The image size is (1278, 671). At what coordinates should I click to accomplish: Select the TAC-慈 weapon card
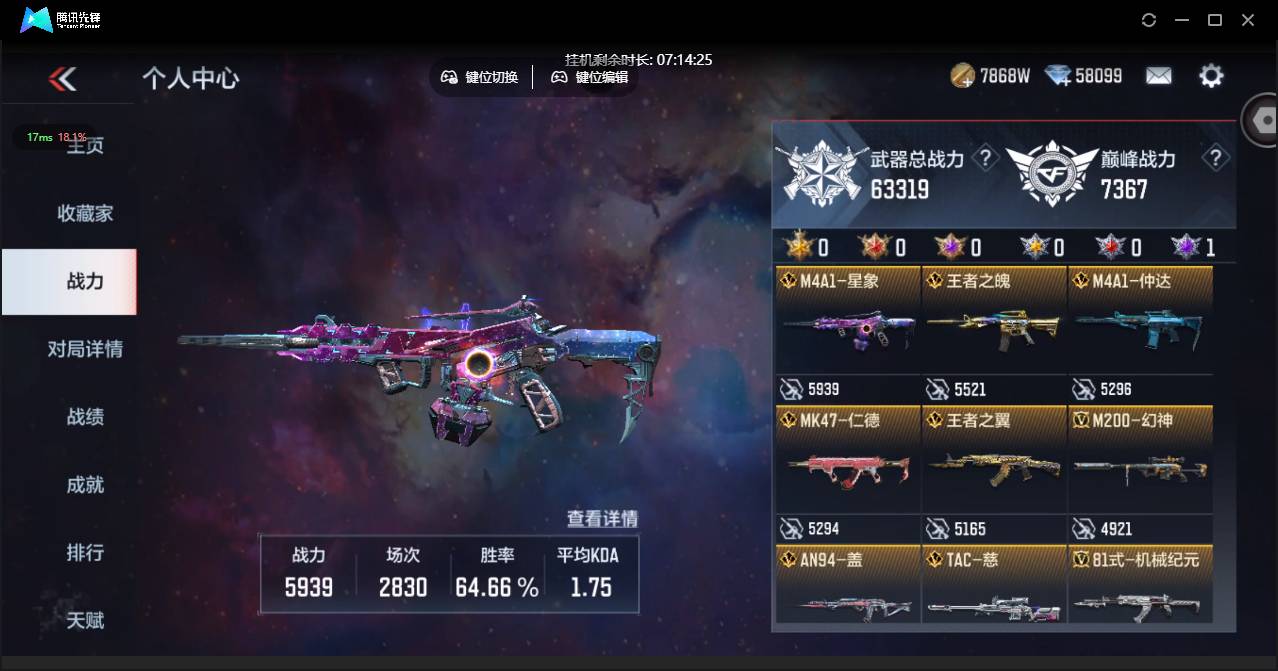point(994,590)
